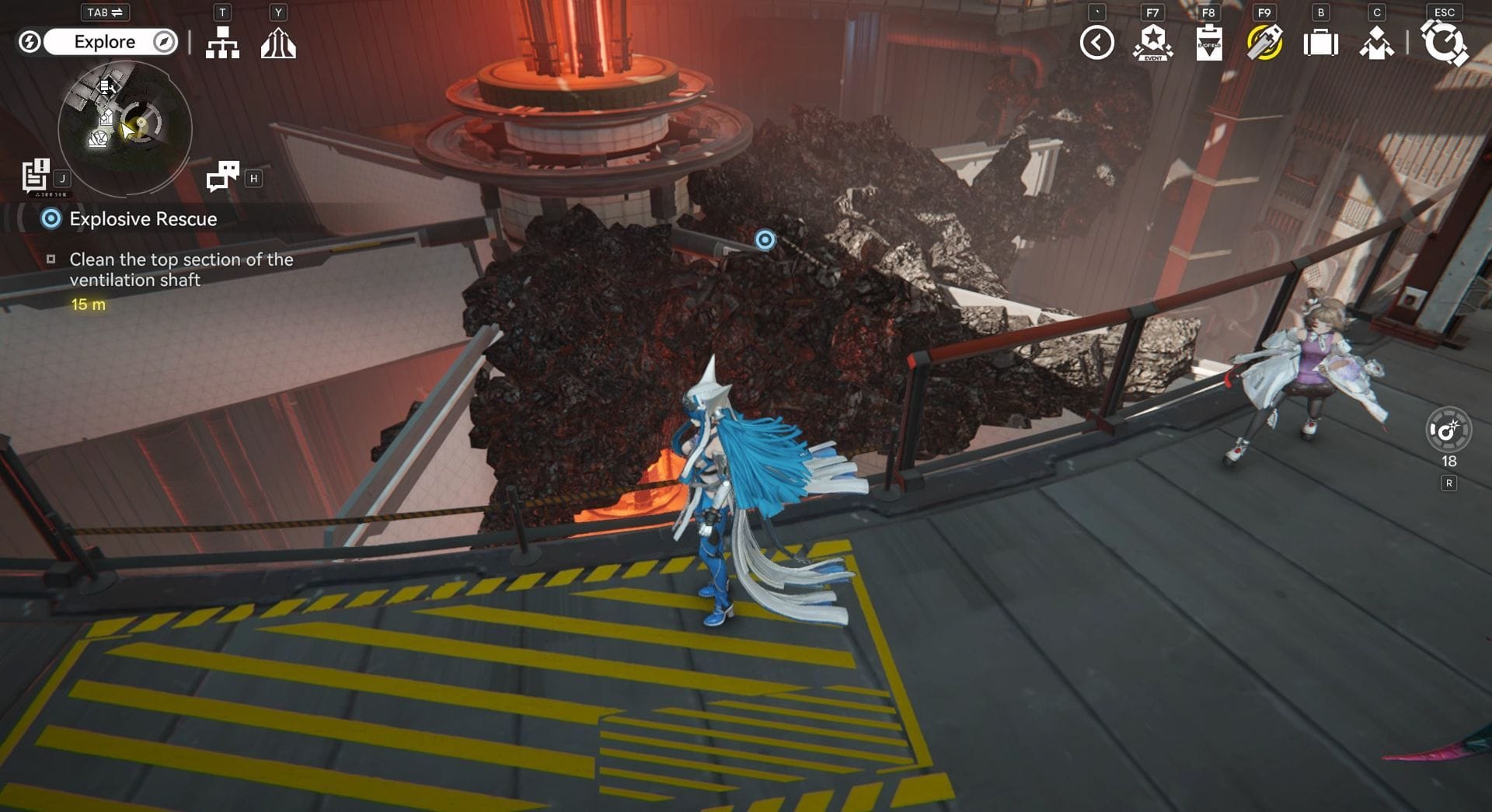Click the yellow circled weapon icon
The image size is (1492, 812).
pyautogui.click(x=1264, y=43)
